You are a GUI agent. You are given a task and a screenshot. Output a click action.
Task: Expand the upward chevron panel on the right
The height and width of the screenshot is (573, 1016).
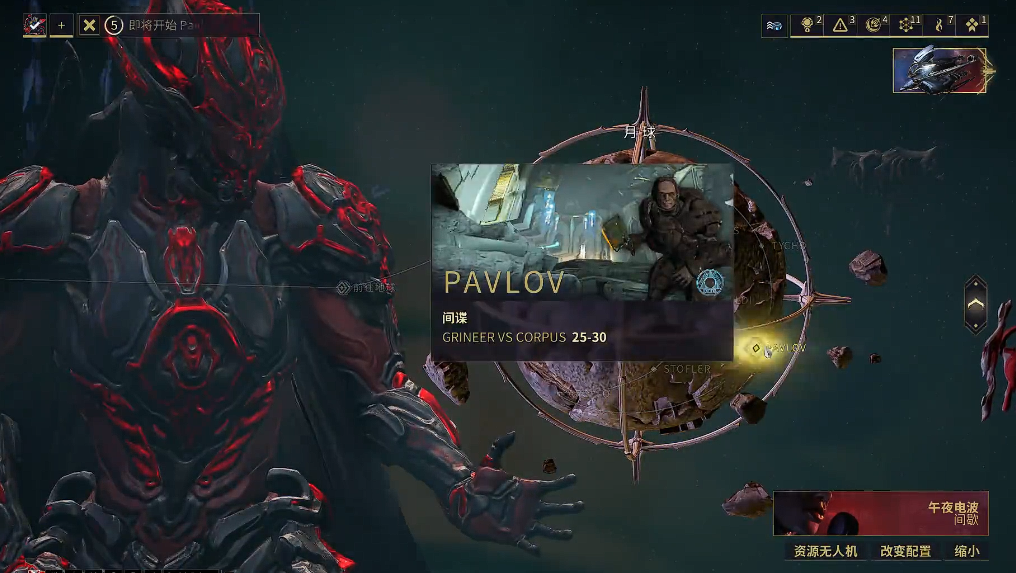976,304
